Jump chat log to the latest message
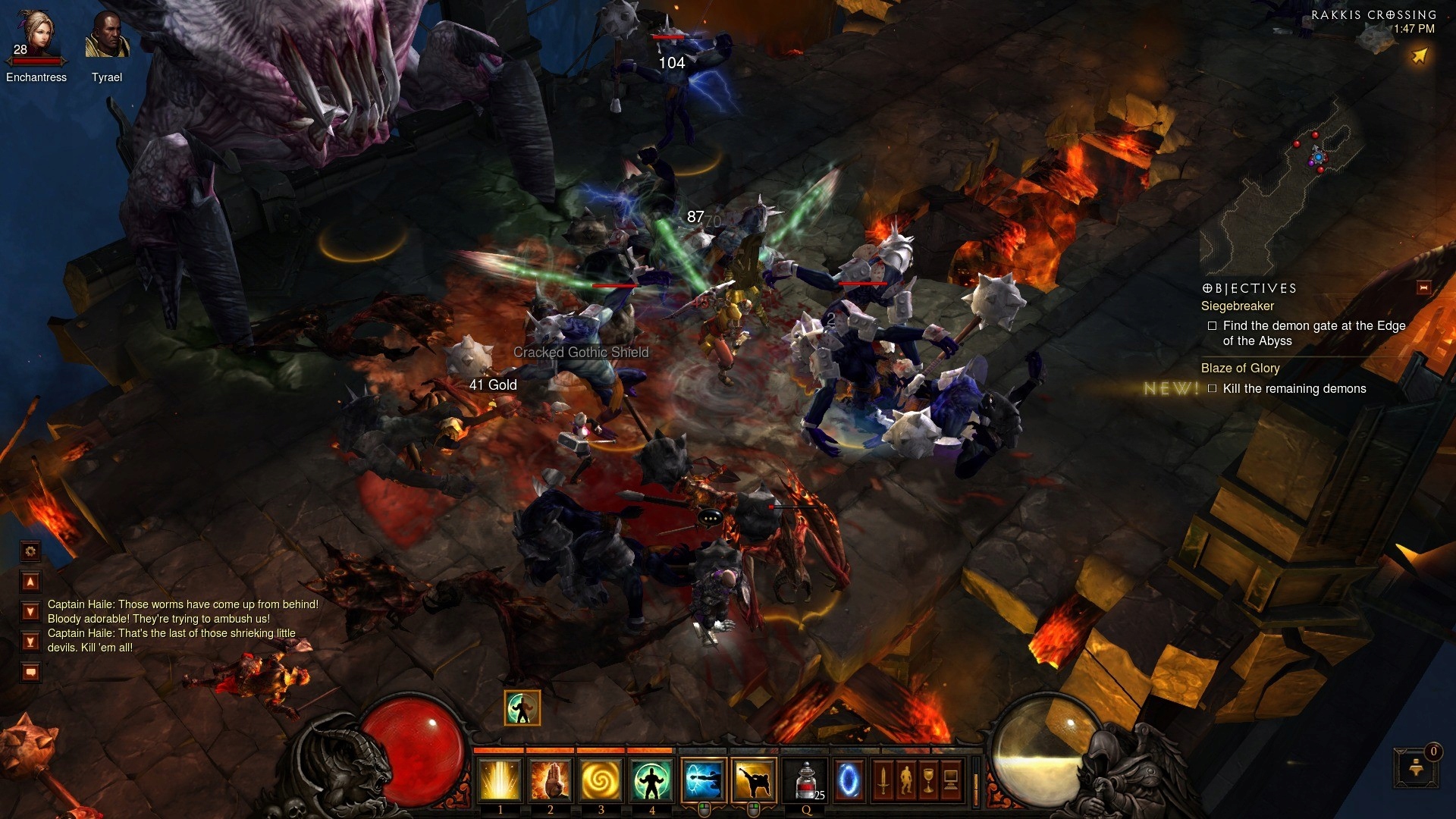Screen dimensions: 1456x819 [x=30, y=642]
